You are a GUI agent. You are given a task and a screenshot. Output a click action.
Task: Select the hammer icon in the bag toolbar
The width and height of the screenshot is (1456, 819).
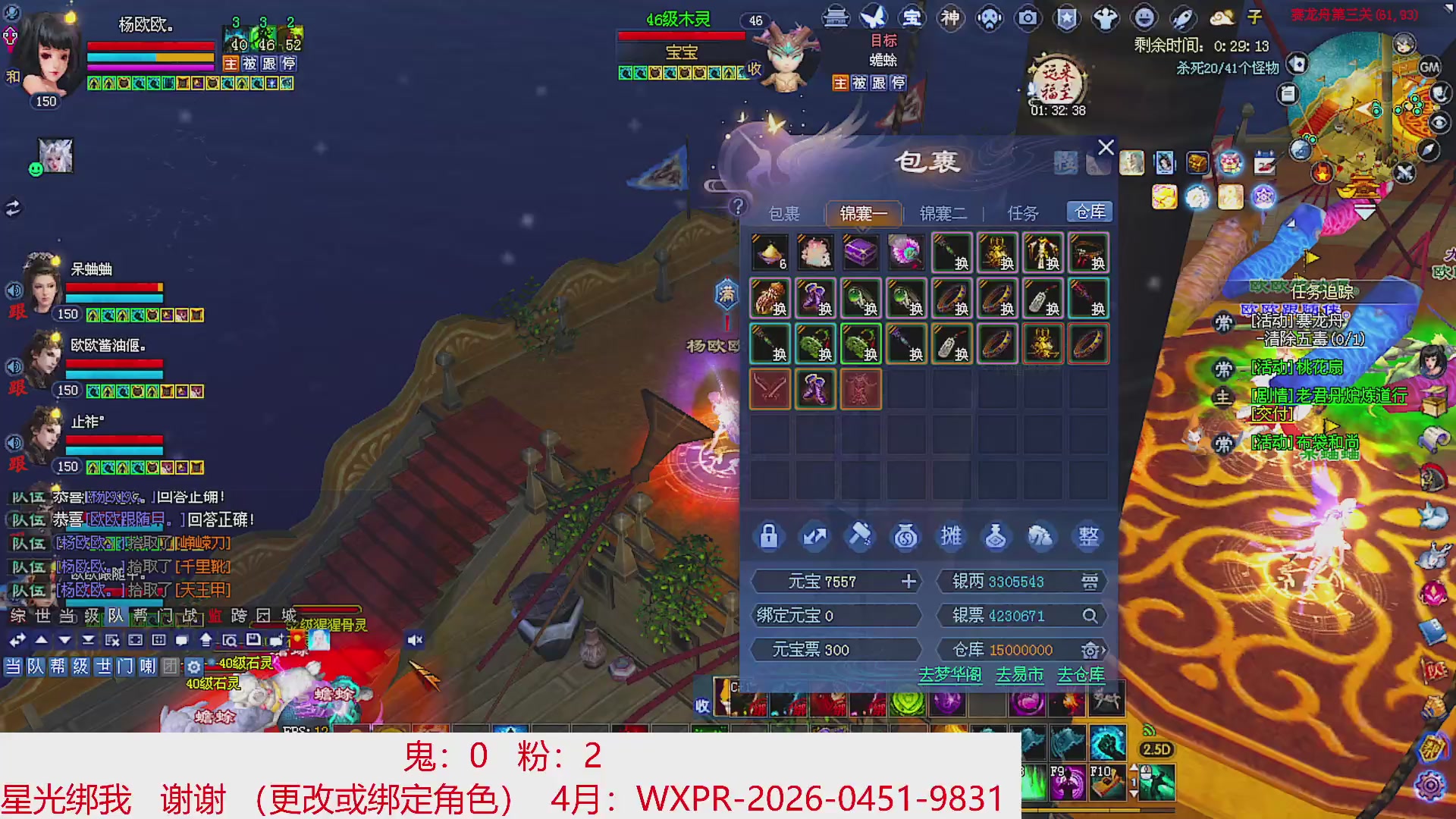point(861,537)
